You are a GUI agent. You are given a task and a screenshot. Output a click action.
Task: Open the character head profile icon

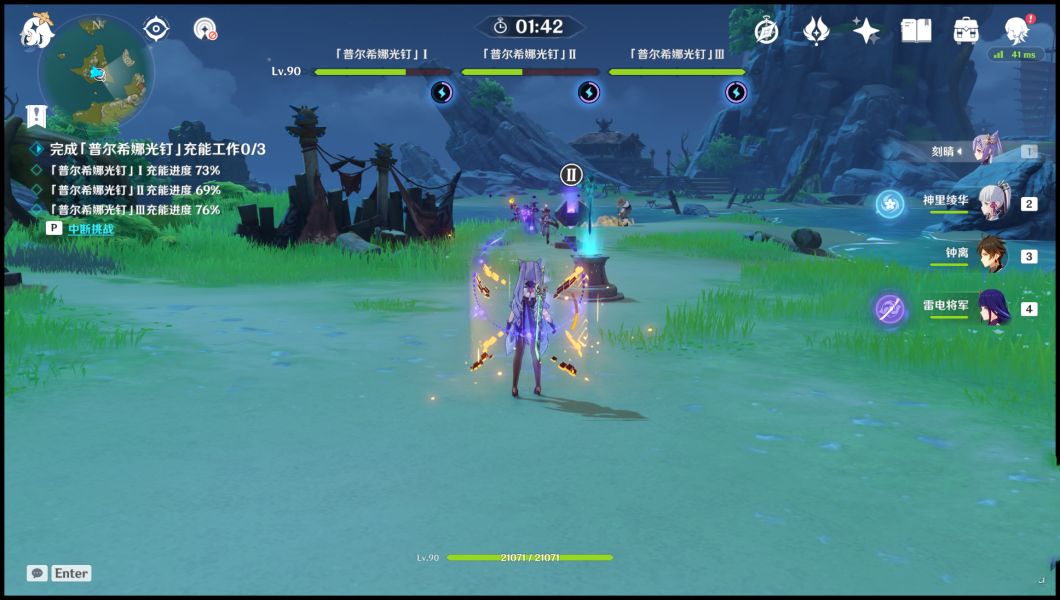(x=1017, y=31)
